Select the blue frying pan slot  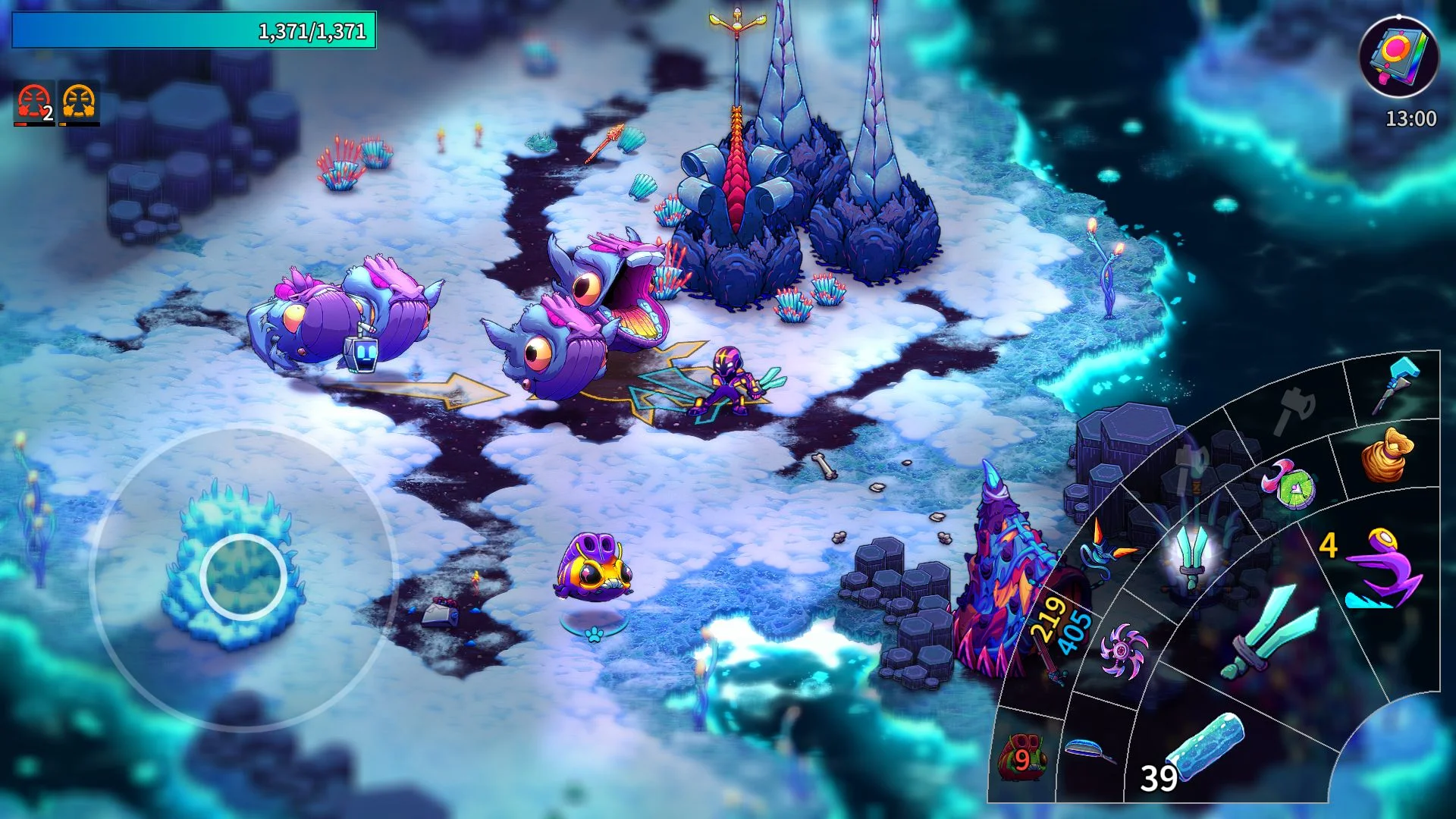pos(1090,751)
